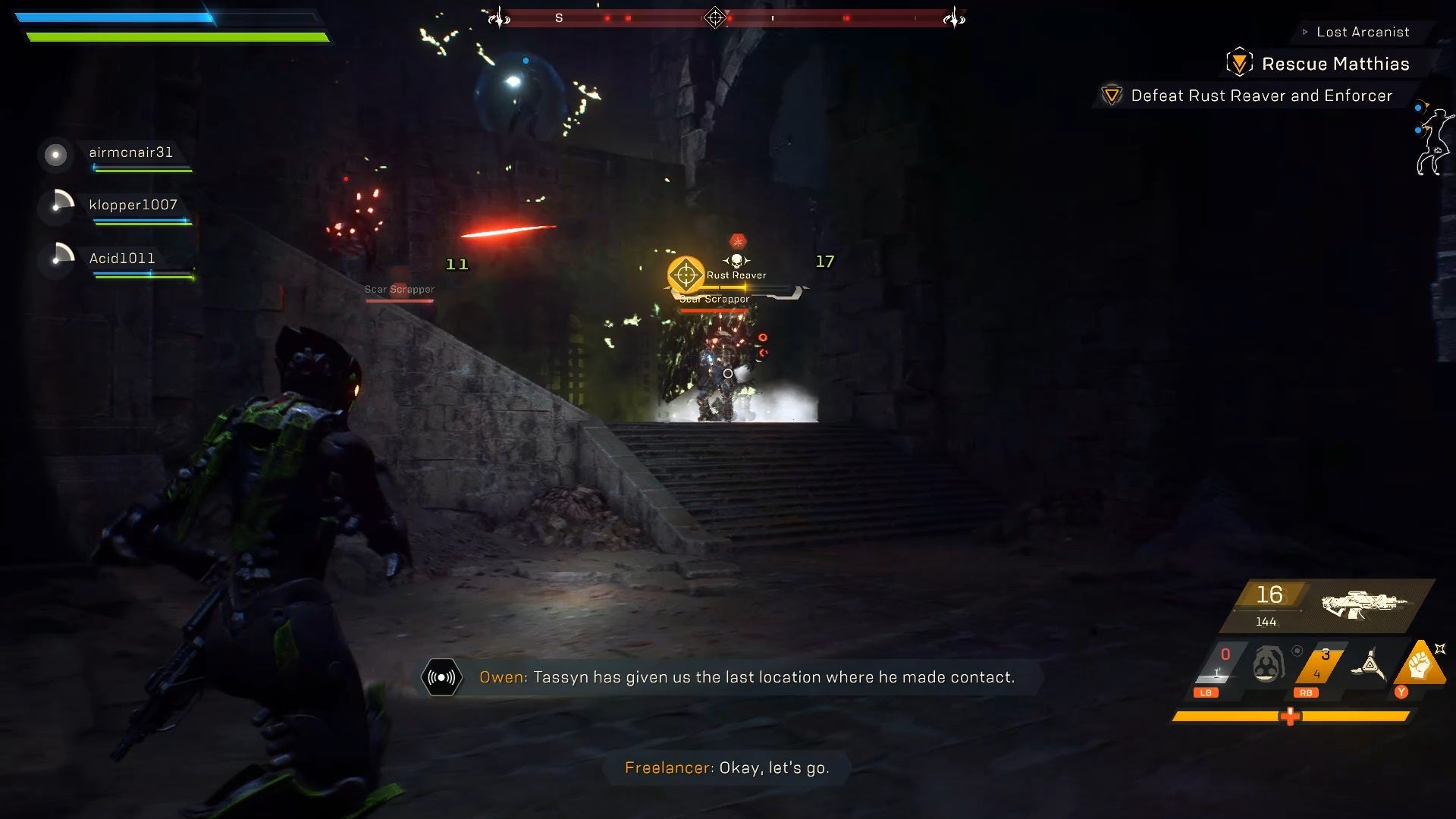Open the LB button prompt
The width and height of the screenshot is (1456, 819).
[1207, 692]
